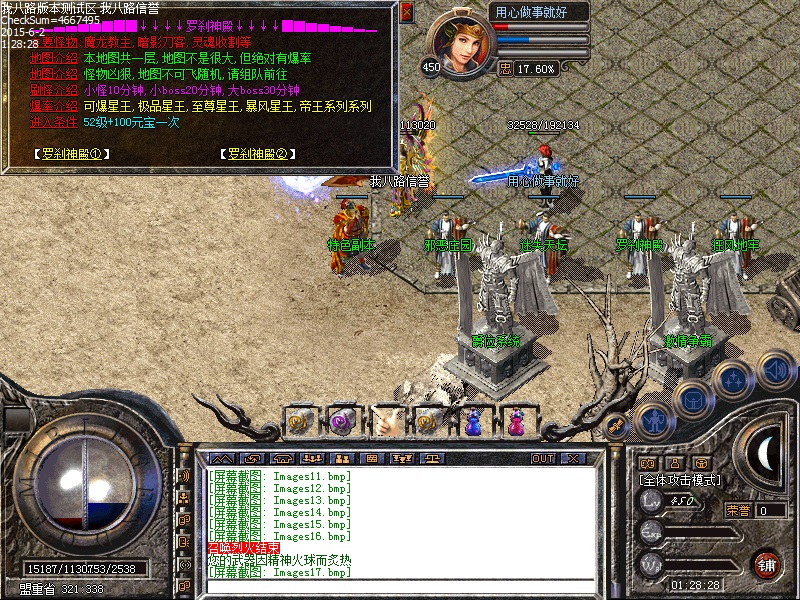The height and width of the screenshot is (600, 800).
Task: Click the OUT button above chat
Action: 542,458
